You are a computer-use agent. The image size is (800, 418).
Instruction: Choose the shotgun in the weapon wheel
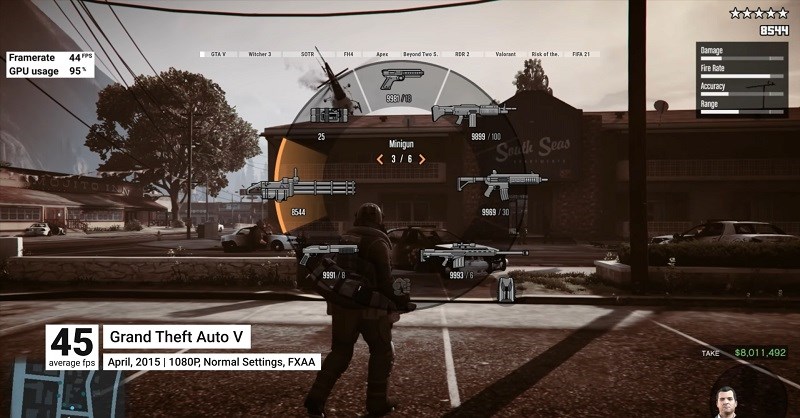(x=329, y=255)
